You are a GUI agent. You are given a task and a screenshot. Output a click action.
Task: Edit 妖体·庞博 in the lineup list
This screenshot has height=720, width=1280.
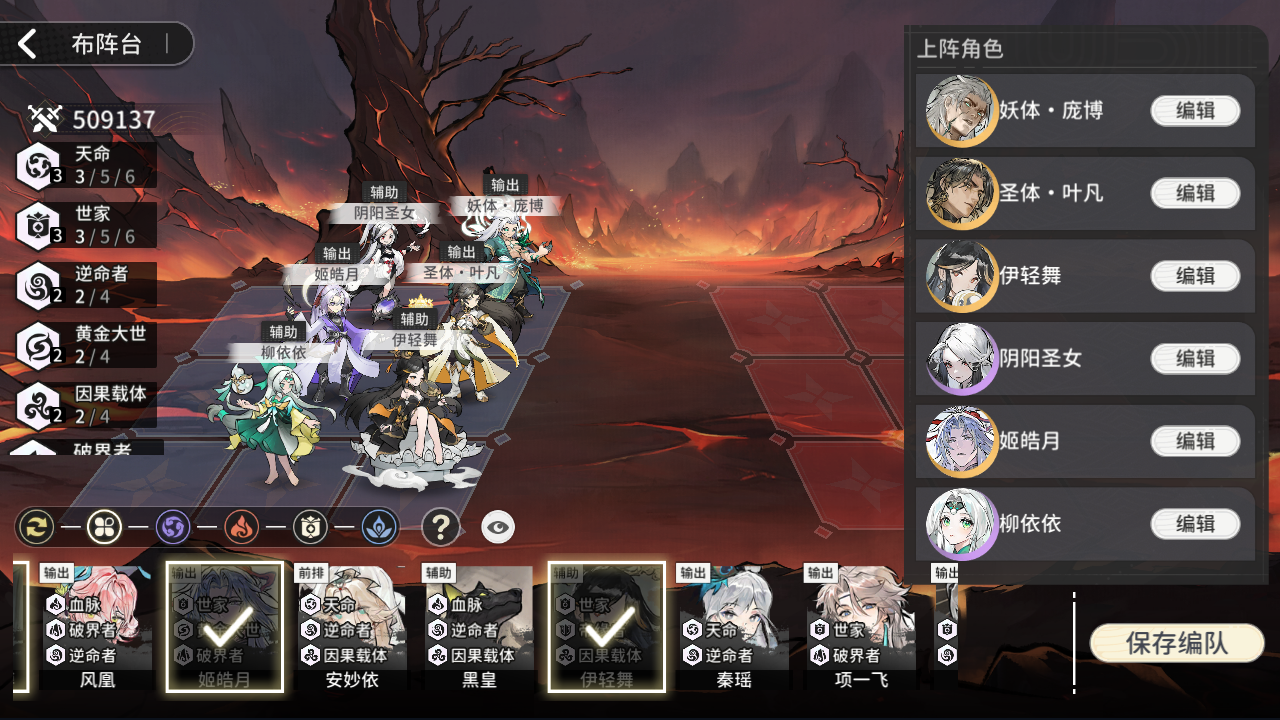[x=1195, y=111]
